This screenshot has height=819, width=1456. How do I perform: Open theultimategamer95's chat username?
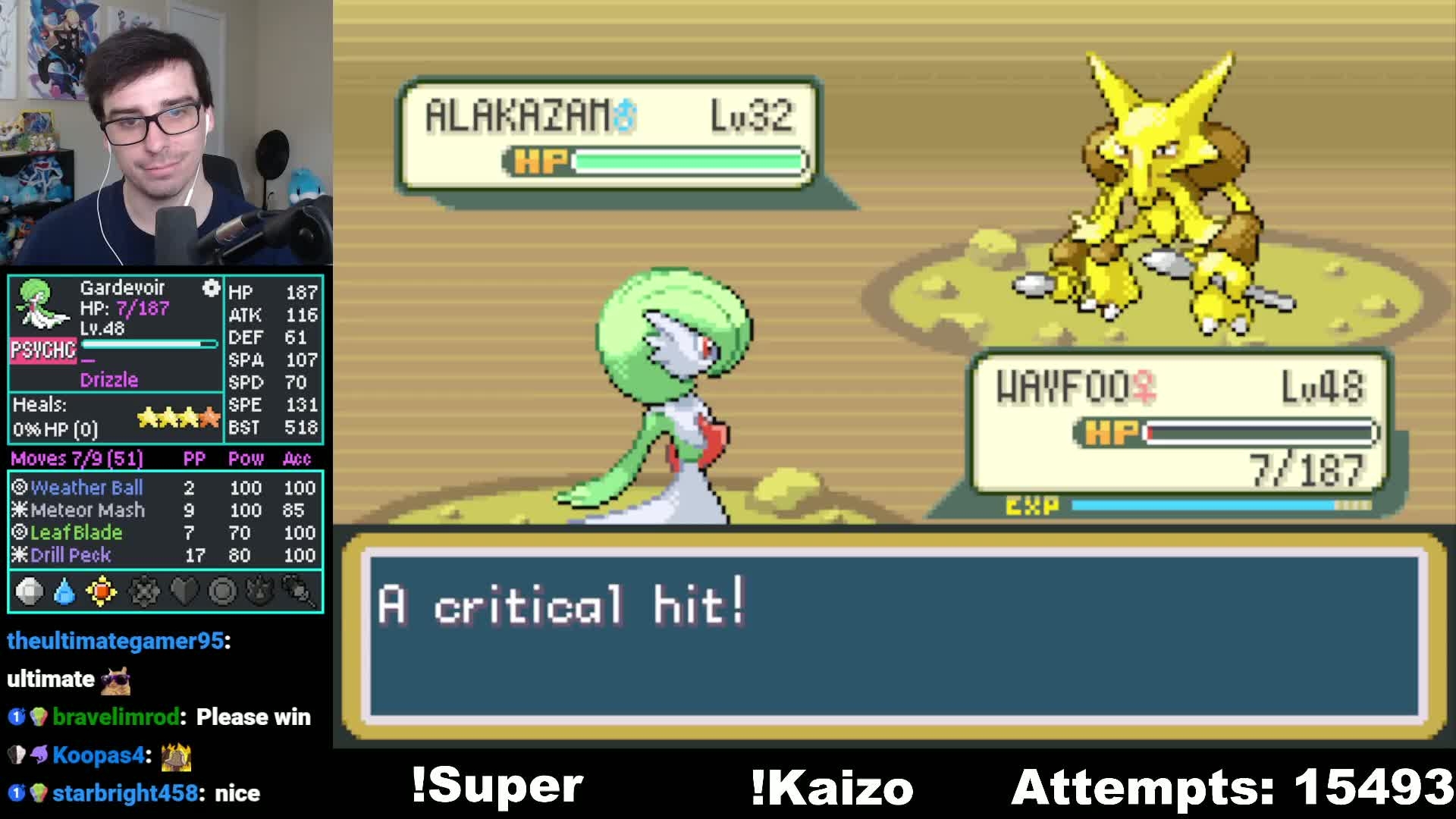[x=115, y=641]
